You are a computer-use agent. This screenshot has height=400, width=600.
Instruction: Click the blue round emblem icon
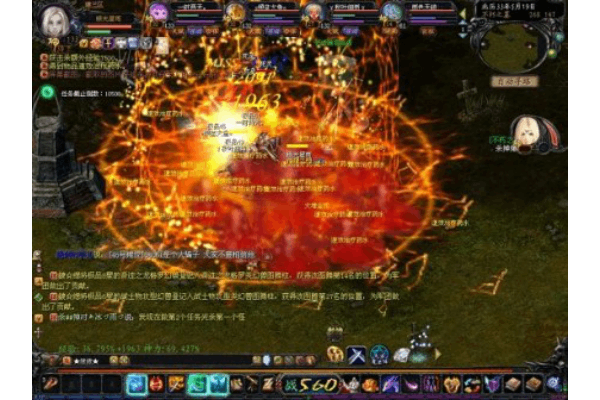tap(380, 354)
